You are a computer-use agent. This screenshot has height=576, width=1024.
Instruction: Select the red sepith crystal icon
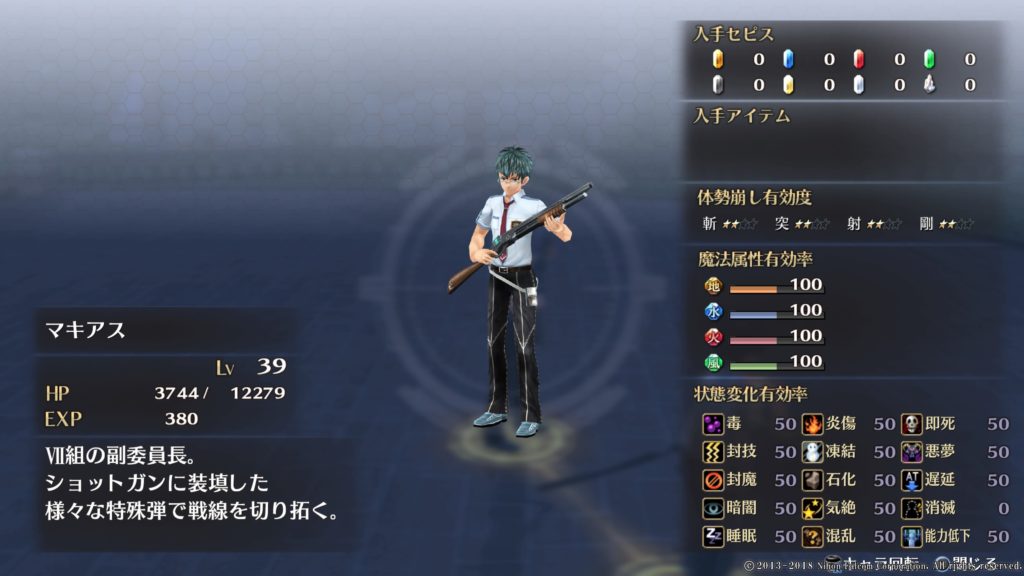pos(858,59)
